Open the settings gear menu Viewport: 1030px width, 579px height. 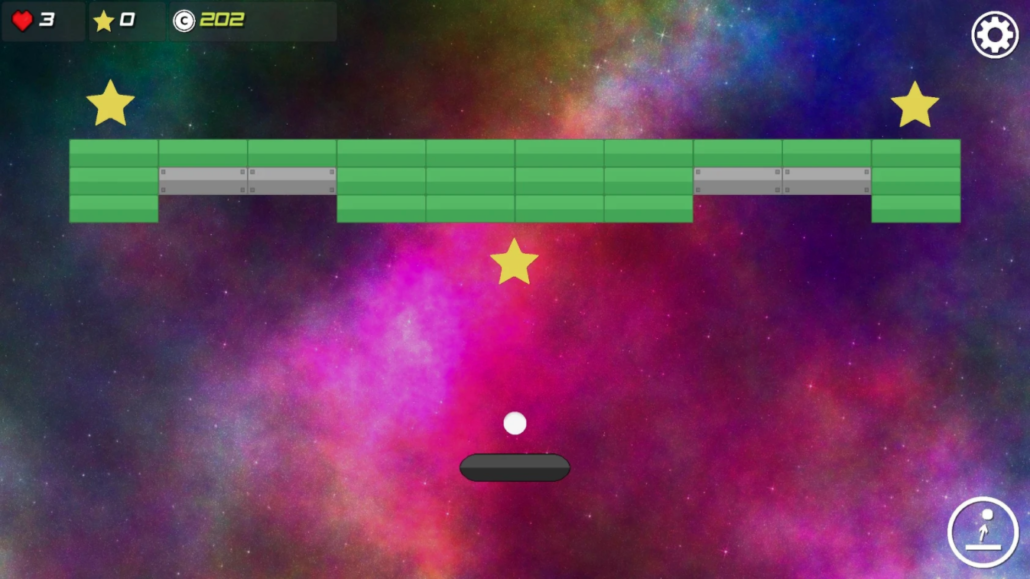pyautogui.click(x=995, y=35)
